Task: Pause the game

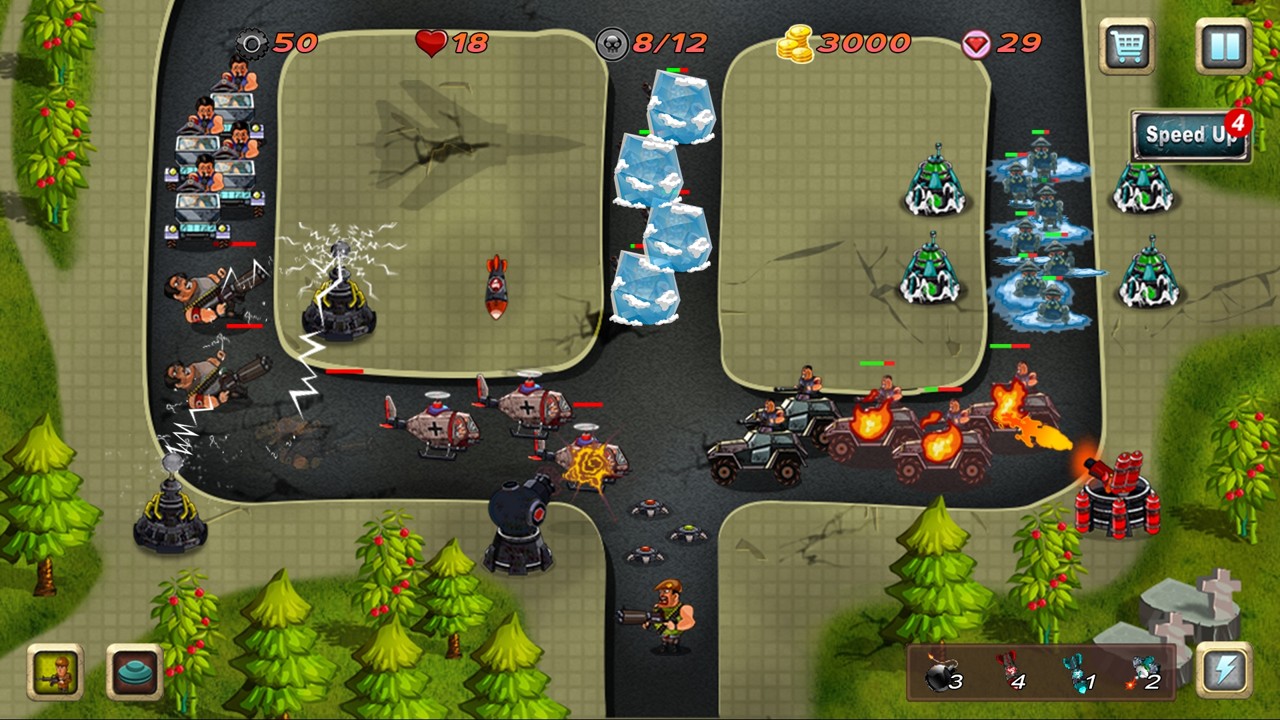Action: tap(1222, 45)
